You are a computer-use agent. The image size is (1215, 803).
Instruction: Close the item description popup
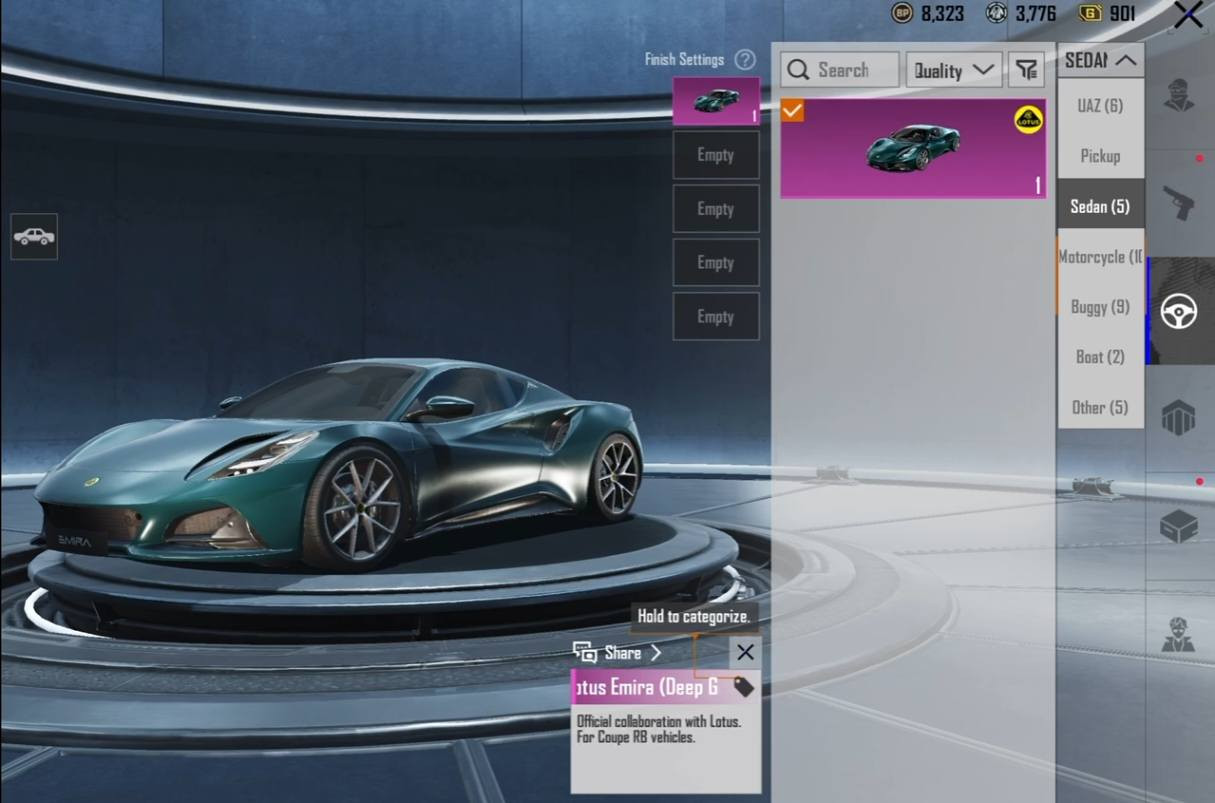(x=745, y=653)
